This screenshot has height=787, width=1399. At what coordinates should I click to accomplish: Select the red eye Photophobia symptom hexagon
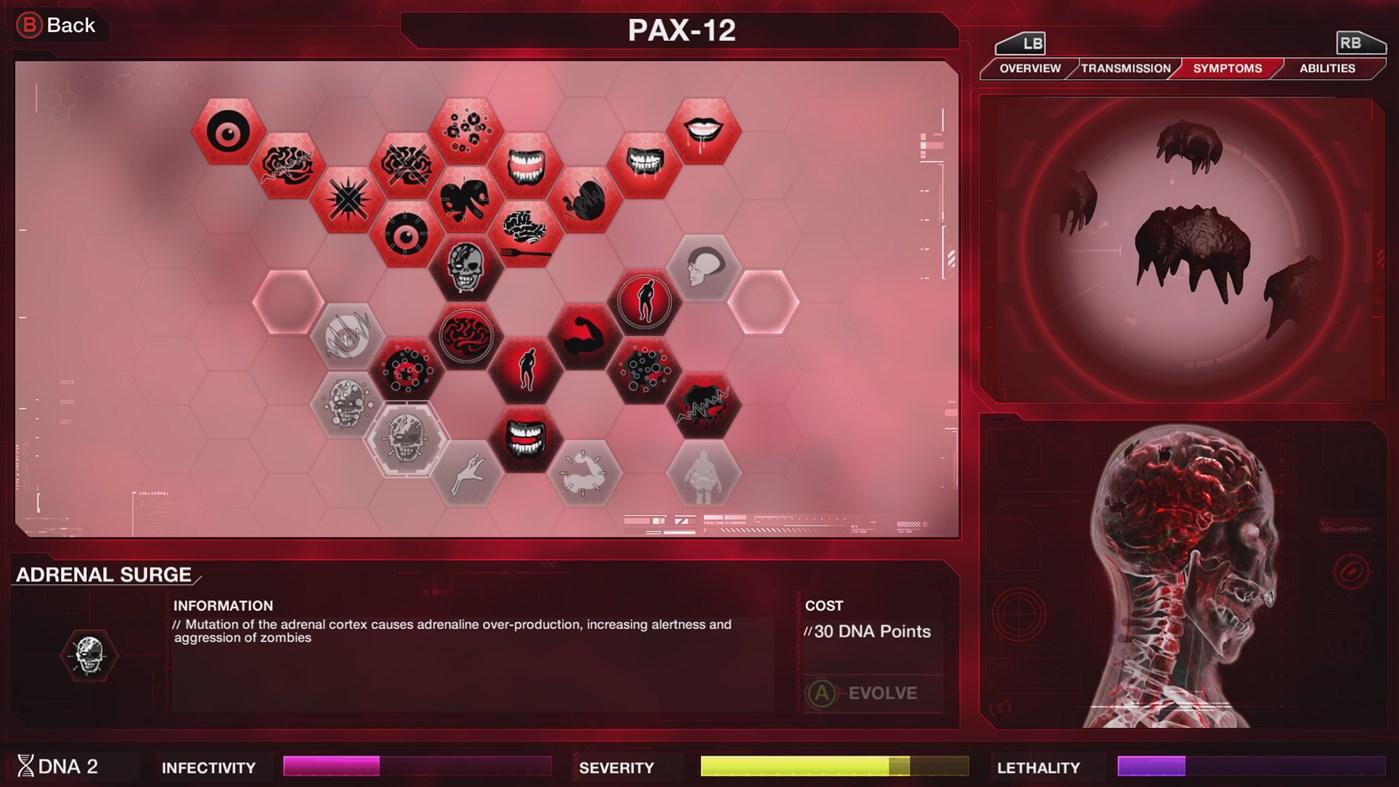click(228, 133)
